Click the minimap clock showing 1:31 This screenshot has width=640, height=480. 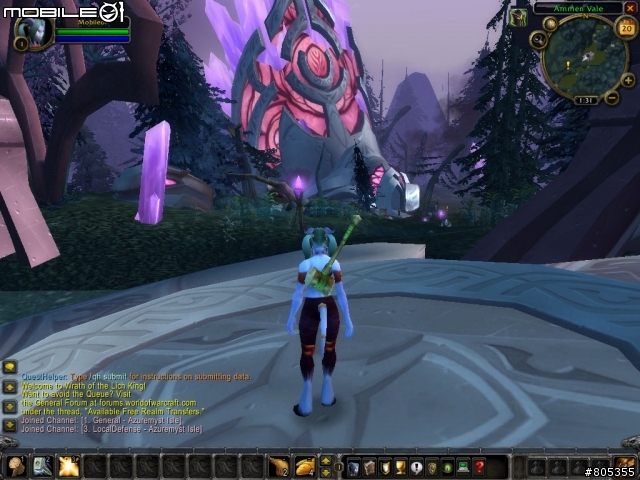tap(585, 100)
